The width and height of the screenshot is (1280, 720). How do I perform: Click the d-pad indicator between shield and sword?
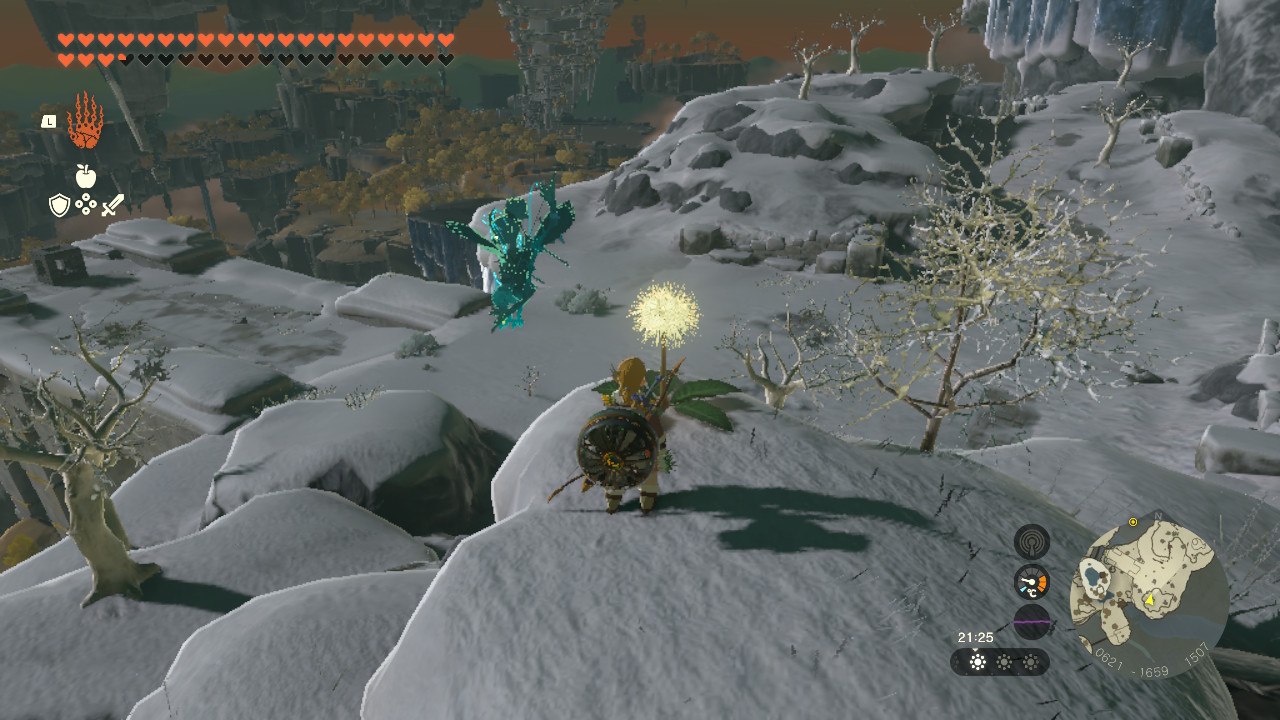coord(86,205)
